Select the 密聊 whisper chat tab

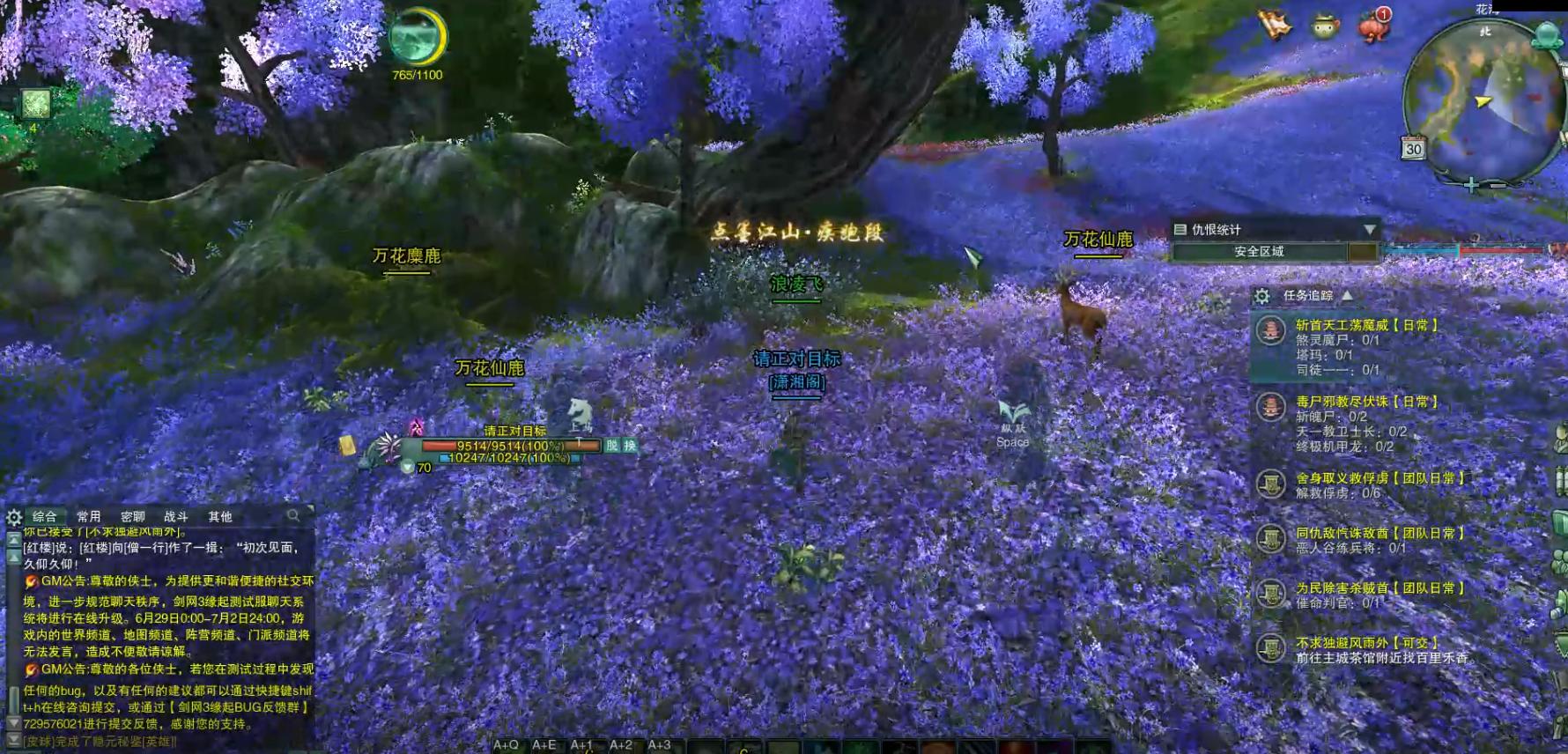tap(133, 517)
